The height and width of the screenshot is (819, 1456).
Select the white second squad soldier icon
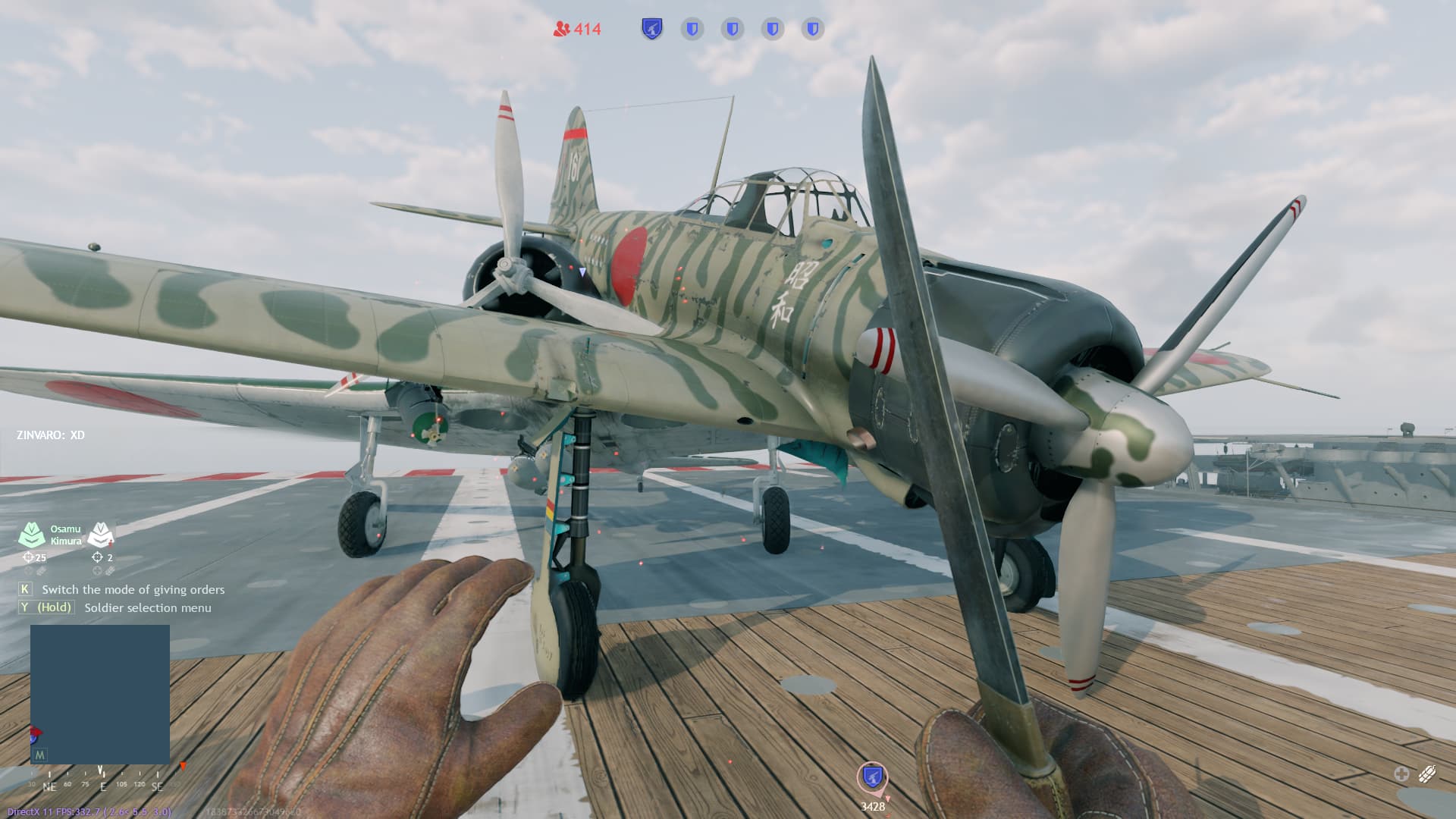tap(100, 535)
